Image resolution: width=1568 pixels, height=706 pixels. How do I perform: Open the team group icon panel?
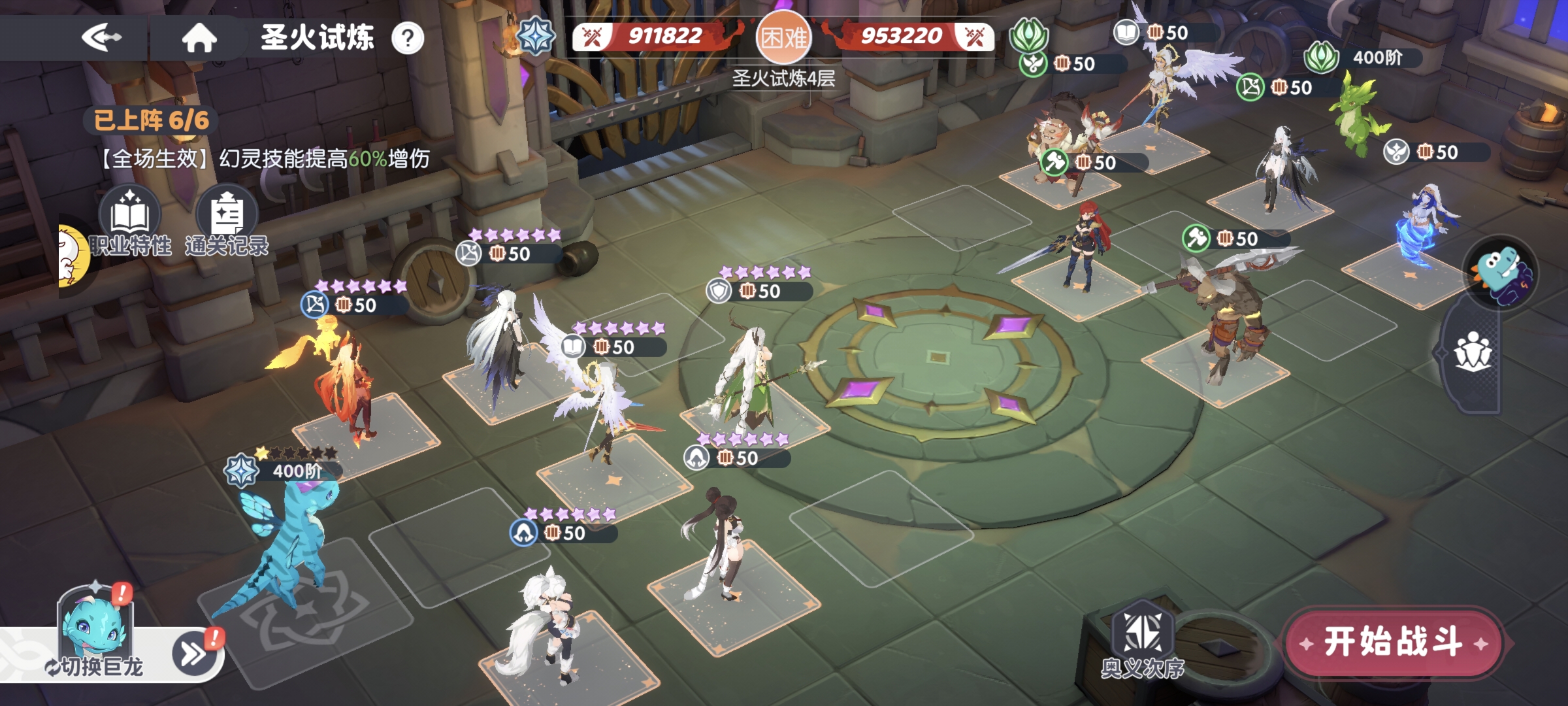point(1473,352)
